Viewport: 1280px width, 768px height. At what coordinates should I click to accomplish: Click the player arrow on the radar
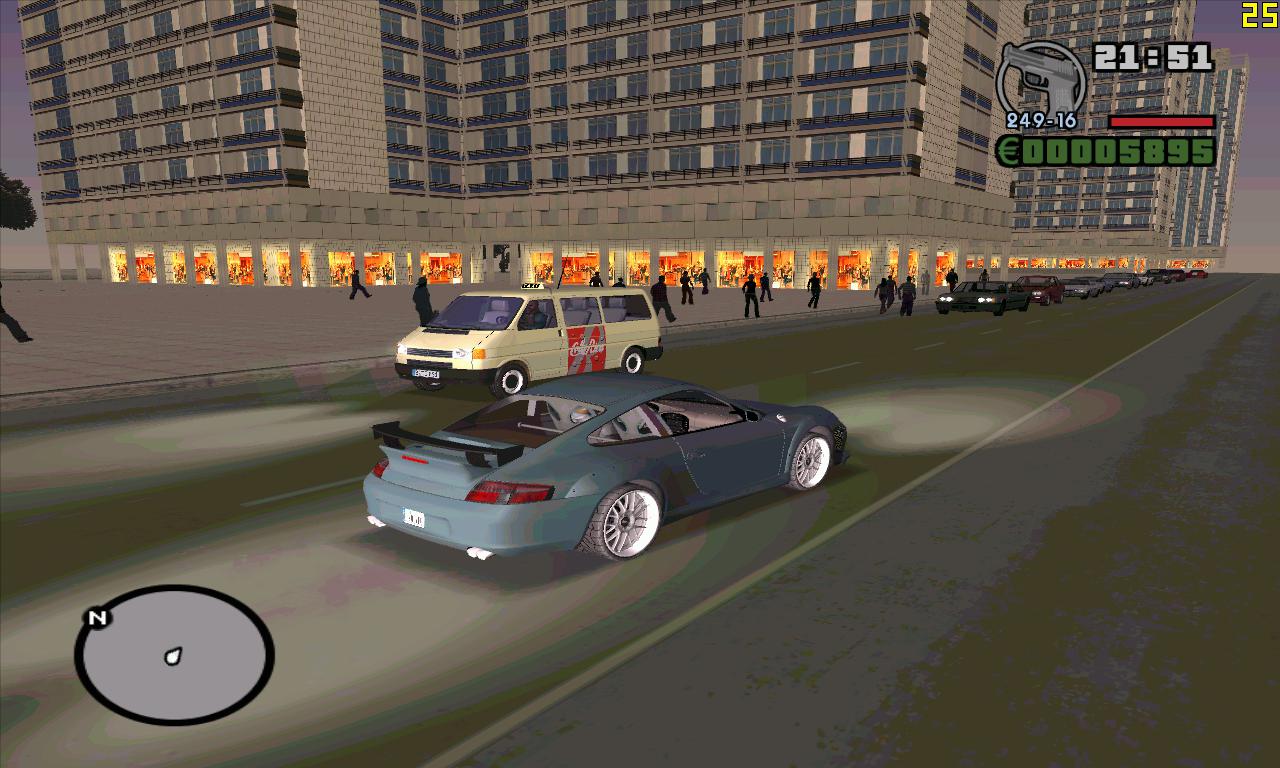click(174, 656)
